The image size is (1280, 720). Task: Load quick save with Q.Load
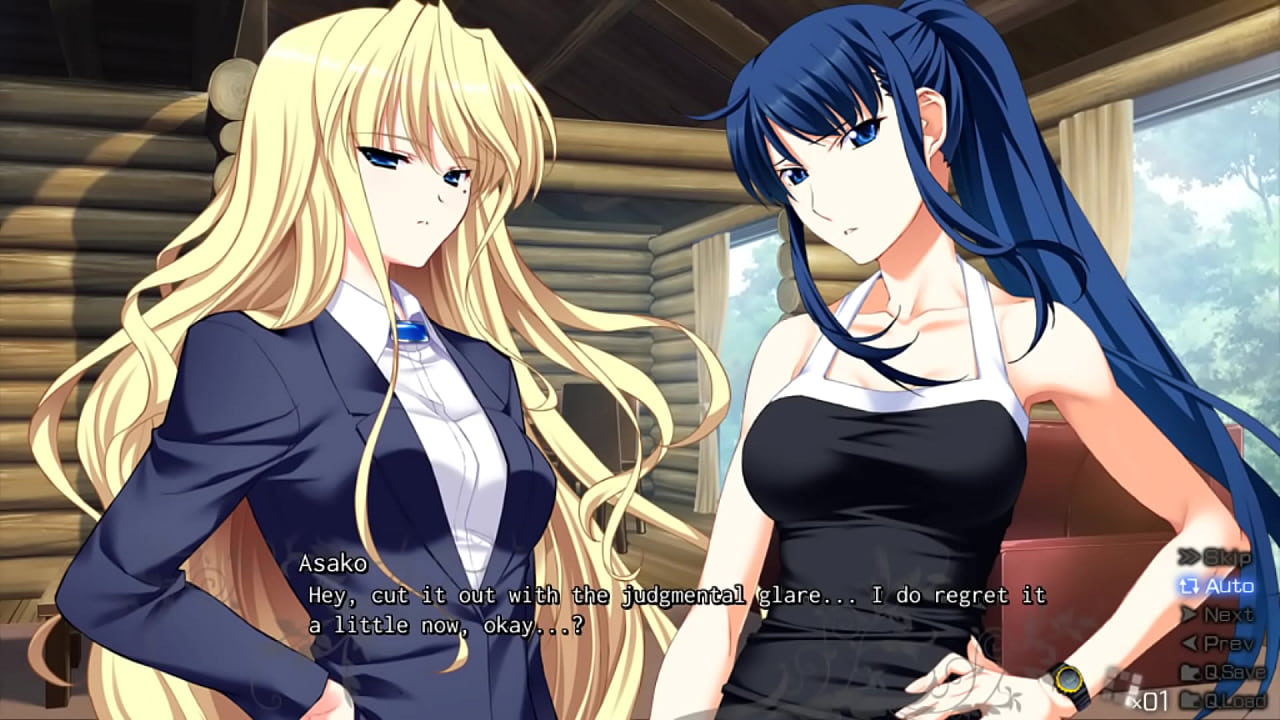click(x=1222, y=699)
